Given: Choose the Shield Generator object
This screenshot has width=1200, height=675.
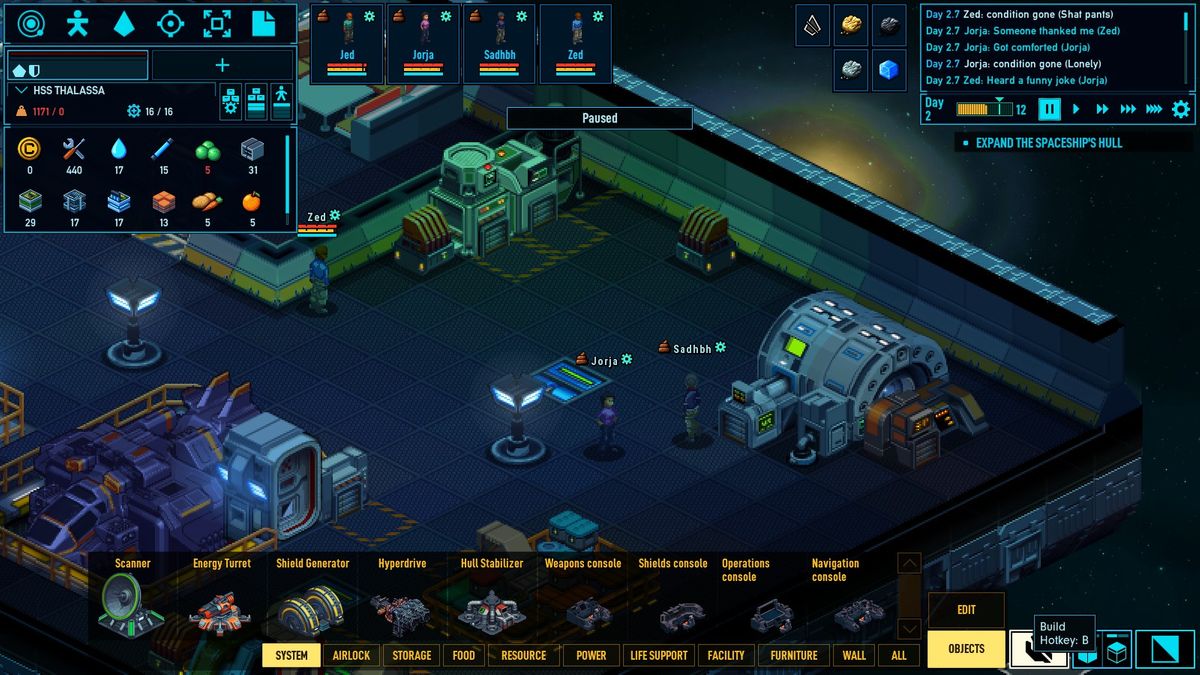Looking at the screenshot, I should click(x=312, y=601).
